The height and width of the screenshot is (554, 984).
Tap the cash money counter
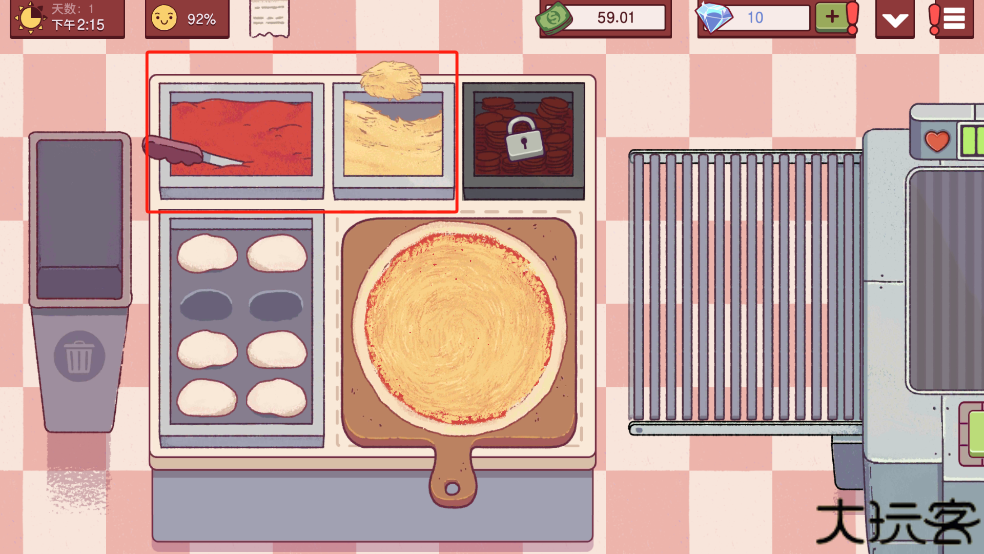click(x=603, y=17)
